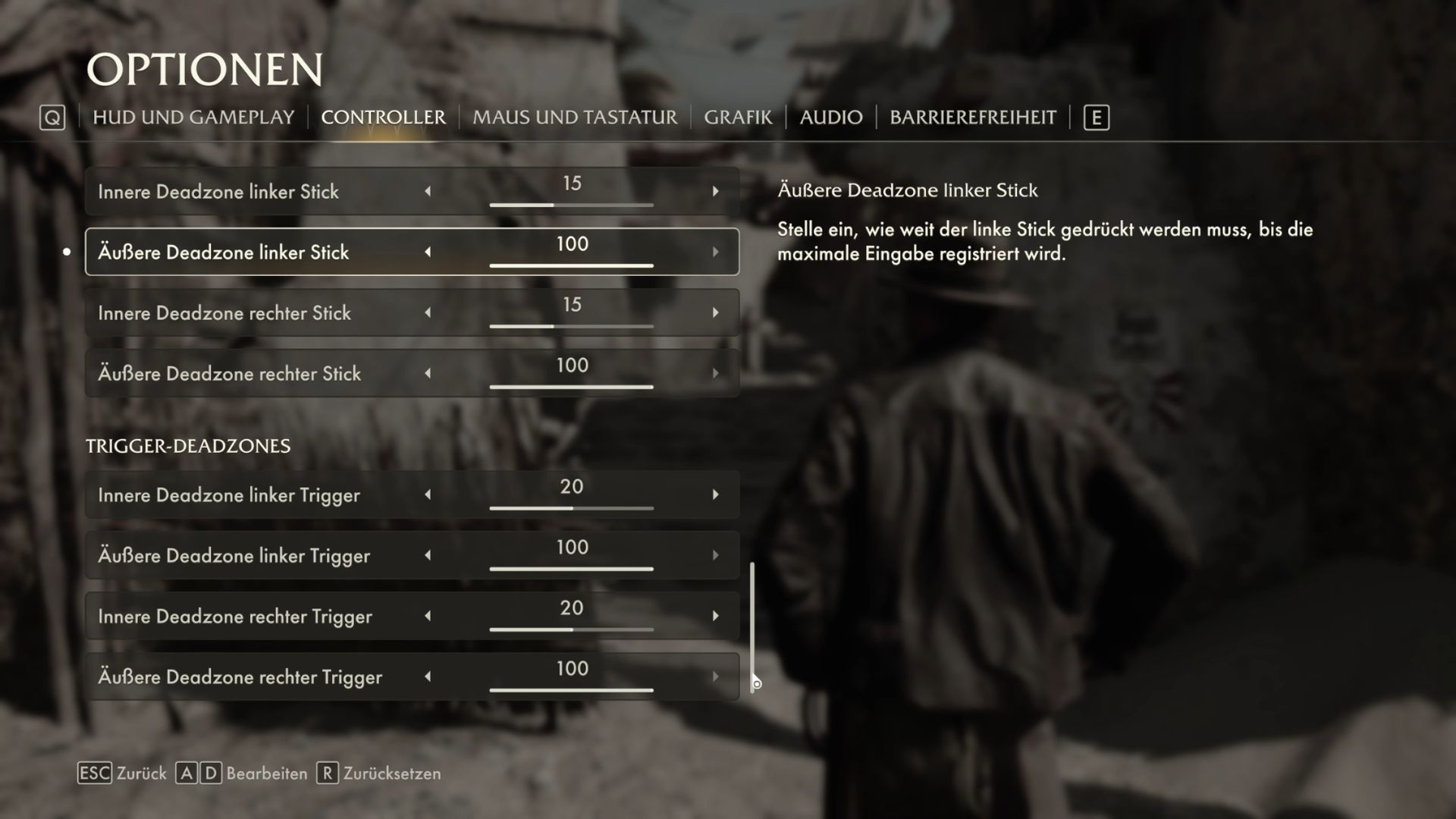This screenshot has width=1456, height=819.
Task: Go to the Audio tab
Action: (831, 118)
